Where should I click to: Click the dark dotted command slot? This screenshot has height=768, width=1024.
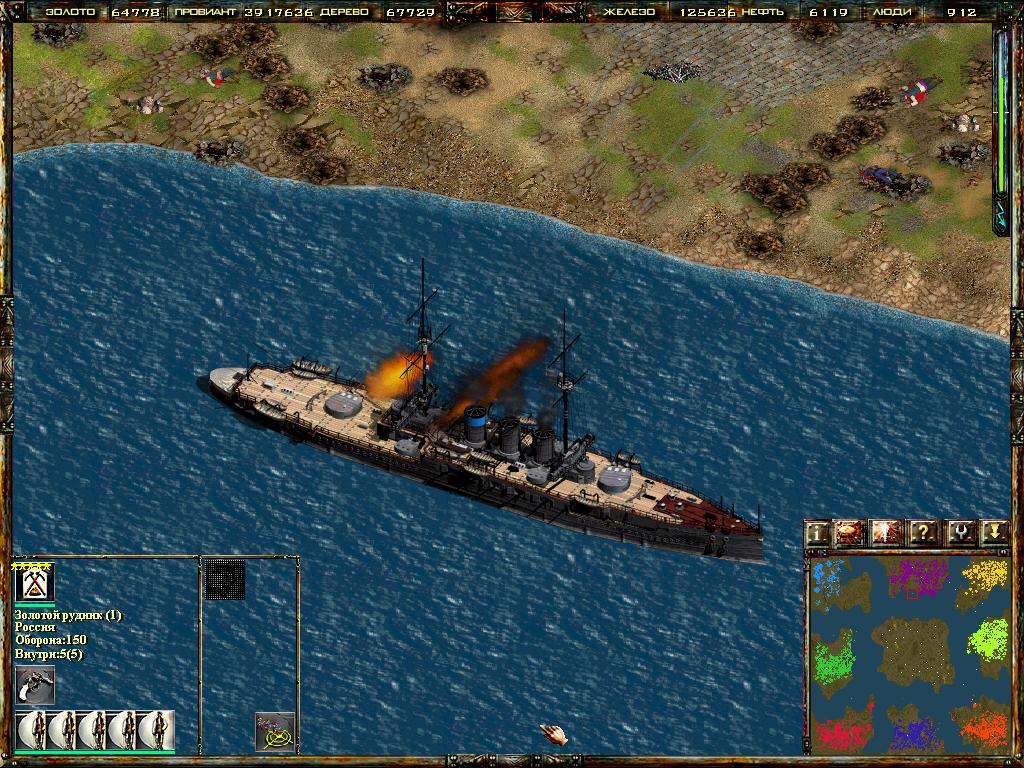[x=225, y=580]
